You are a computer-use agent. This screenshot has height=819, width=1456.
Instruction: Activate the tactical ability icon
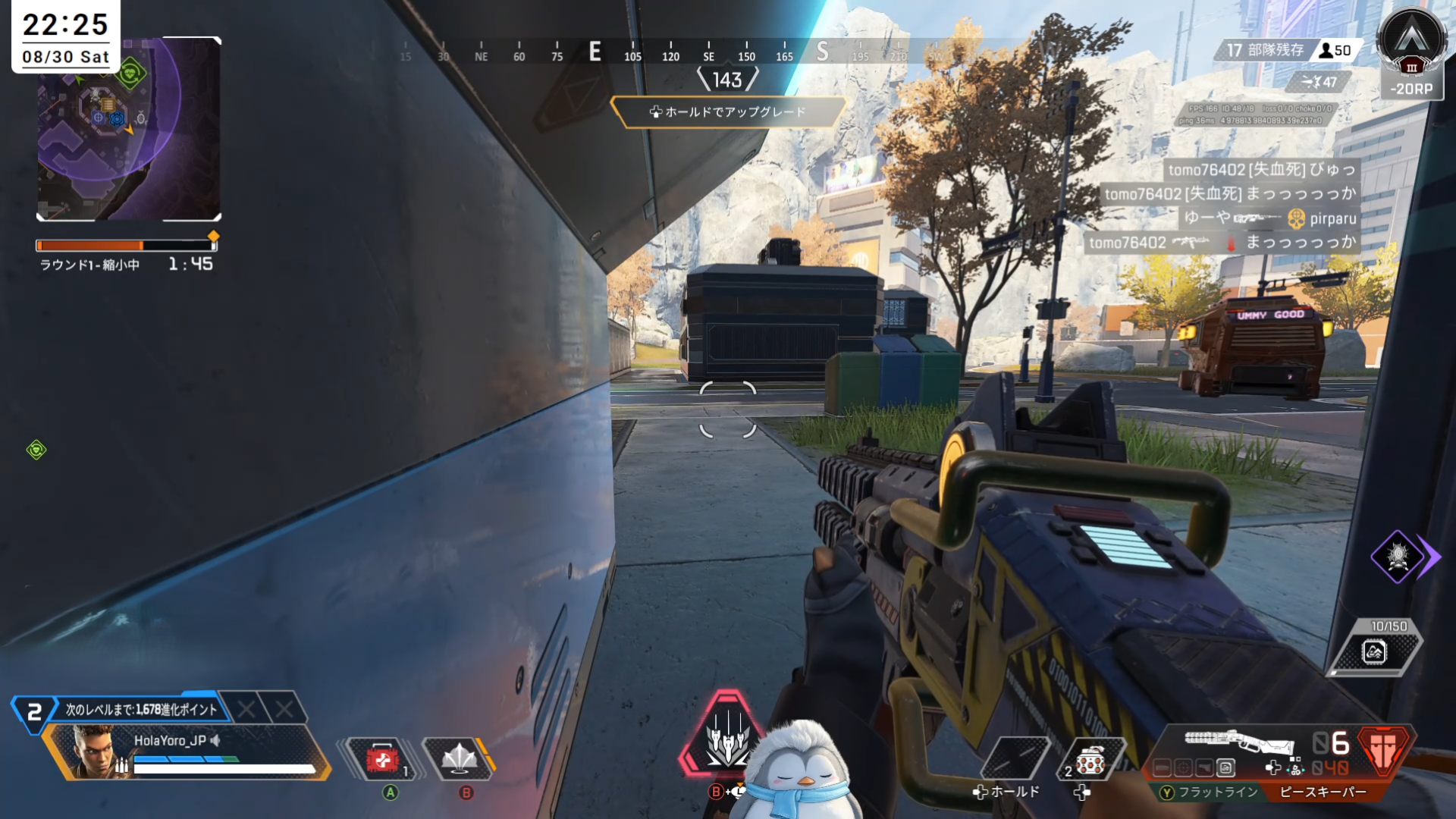[460, 759]
